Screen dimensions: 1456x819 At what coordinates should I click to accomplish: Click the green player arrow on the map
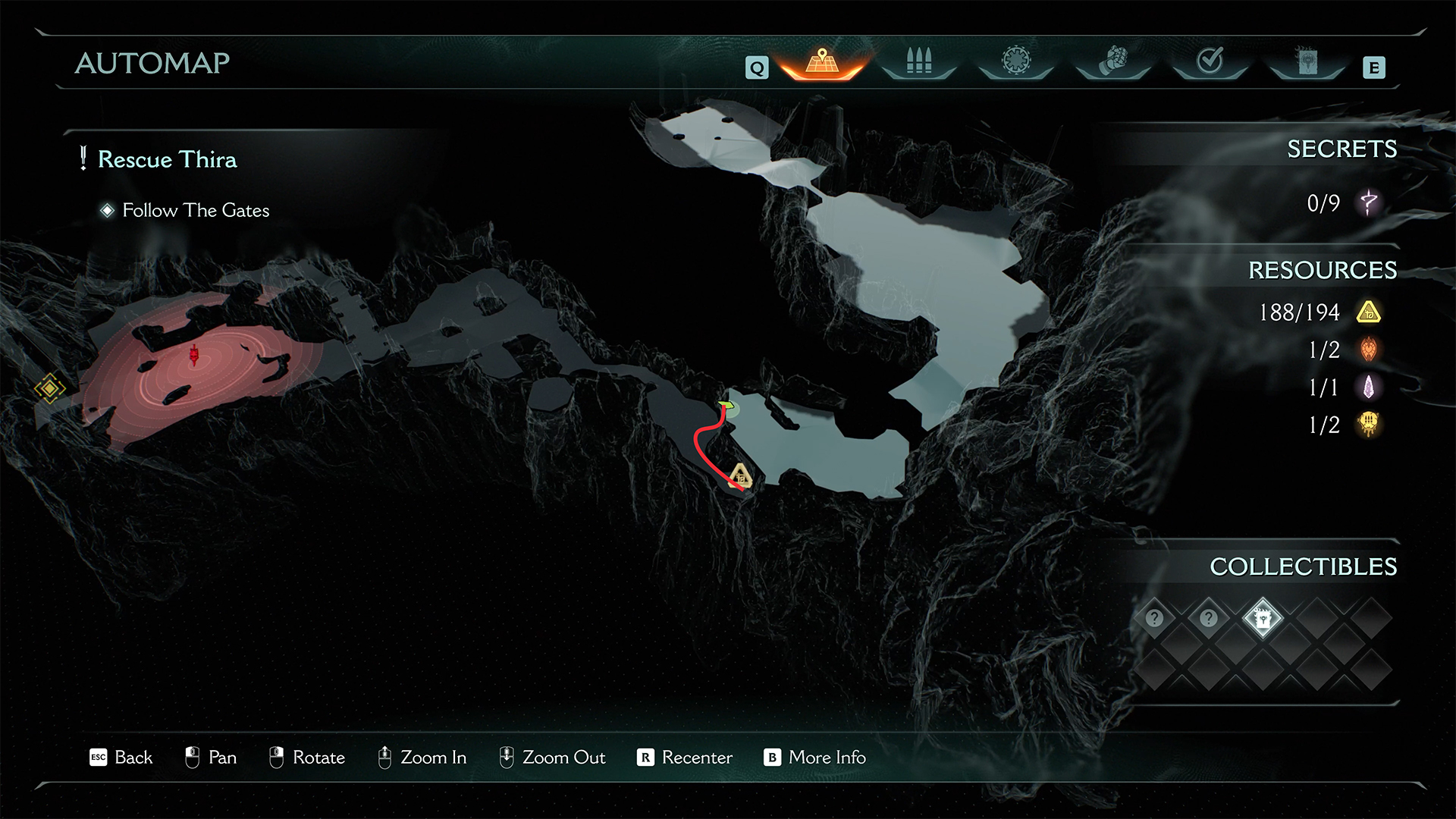pyautogui.click(x=726, y=406)
